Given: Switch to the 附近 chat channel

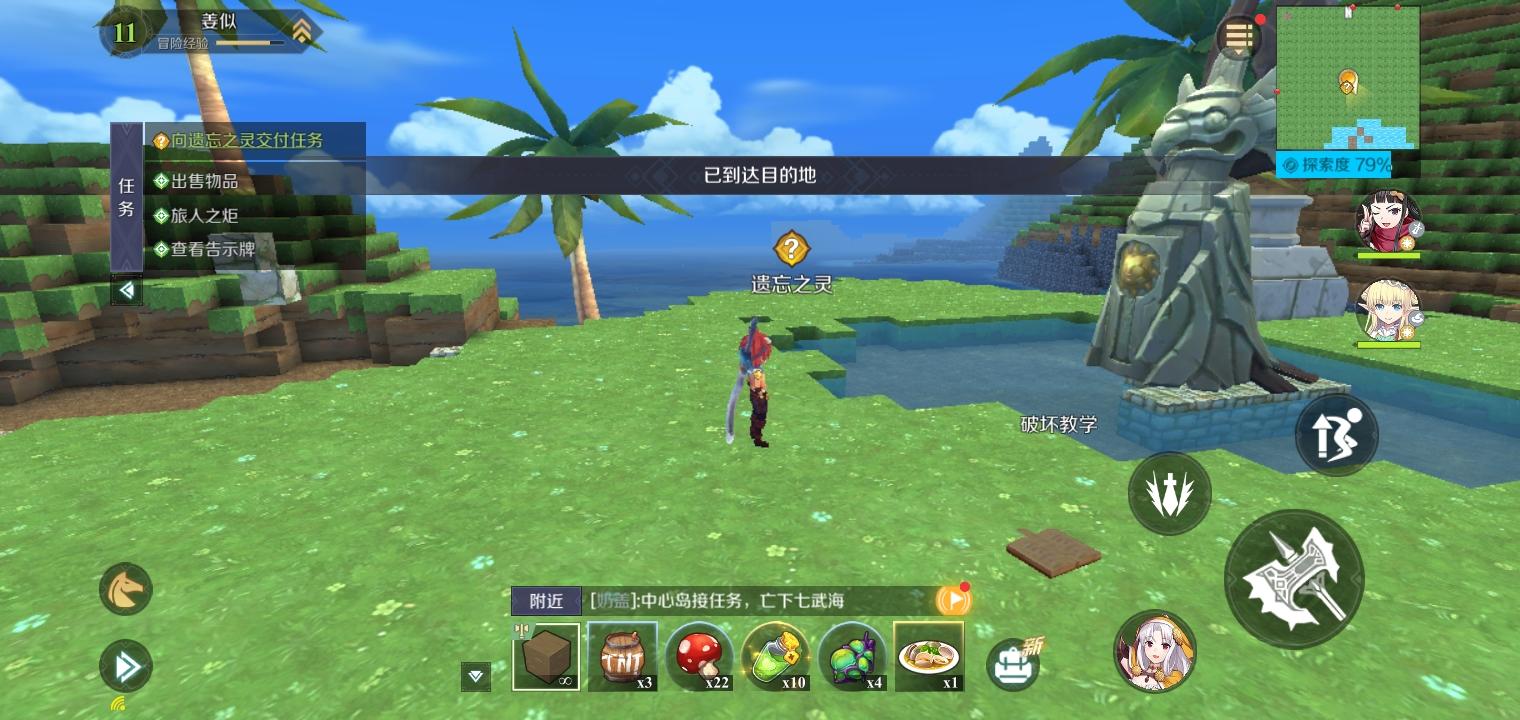Looking at the screenshot, I should pyautogui.click(x=546, y=601).
